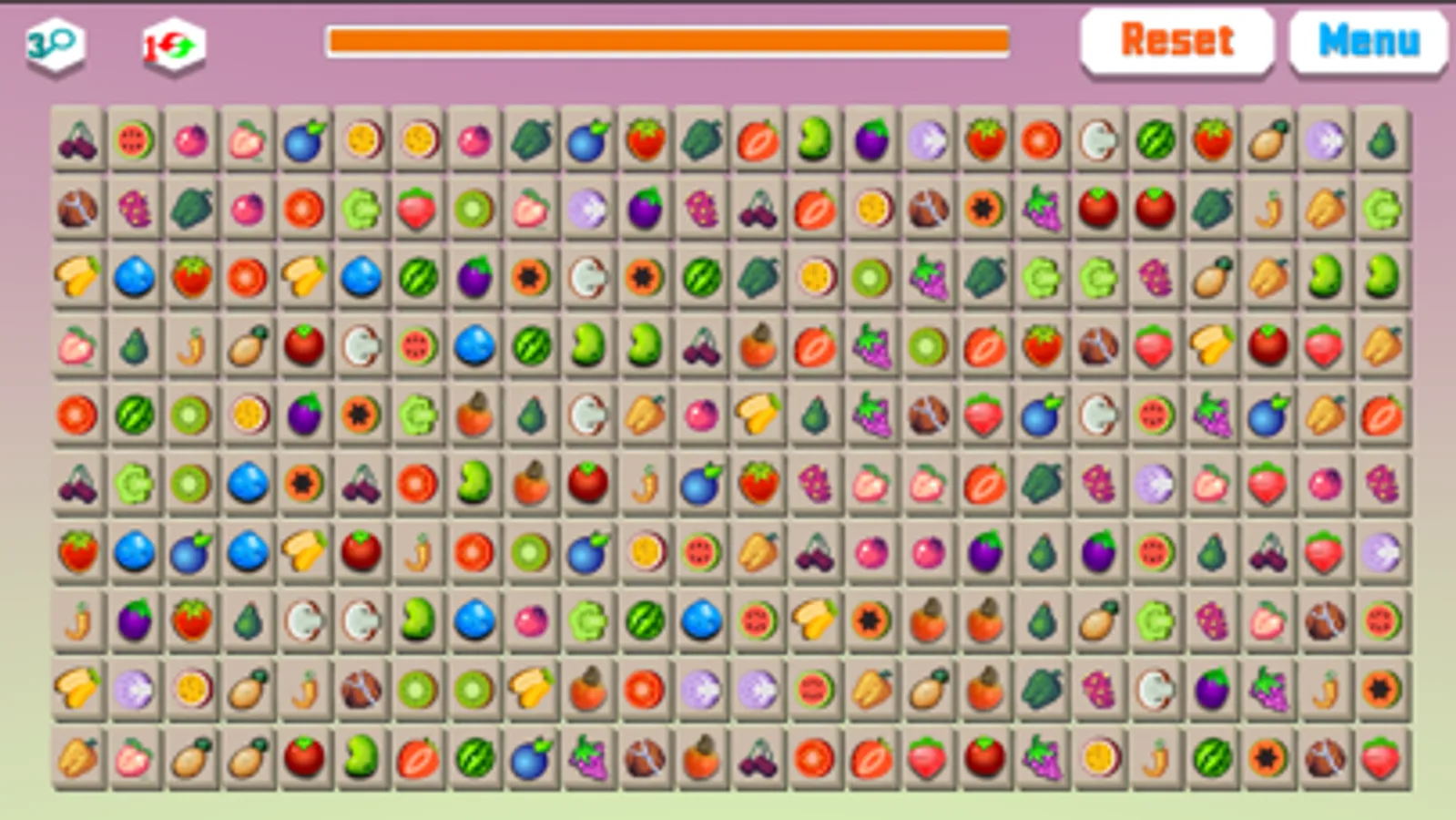Open the Menu
Image resolution: width=1456 pixels, height=820 pixels.
1366,41
